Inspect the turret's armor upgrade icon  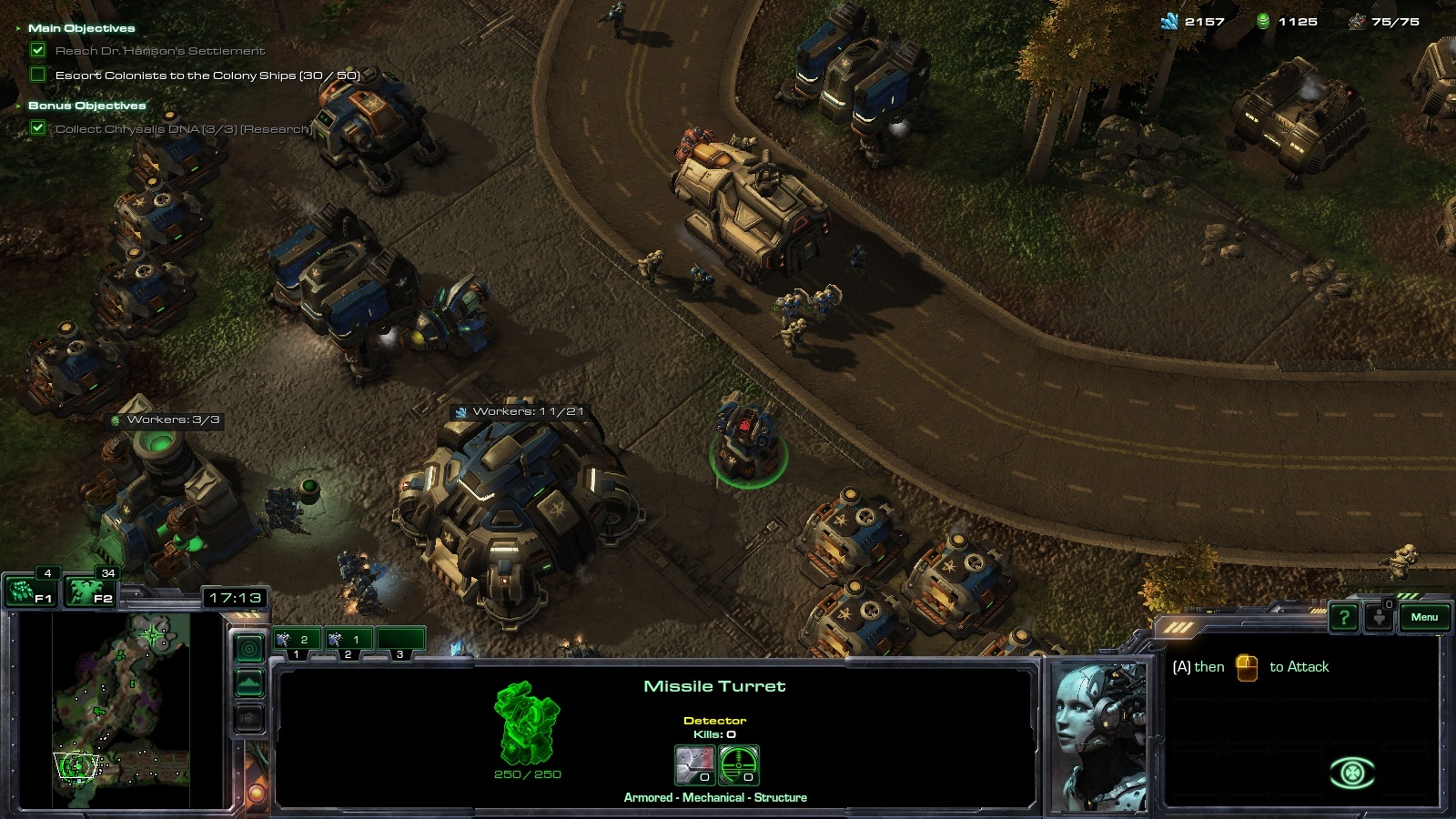click(x=739, y=764)
